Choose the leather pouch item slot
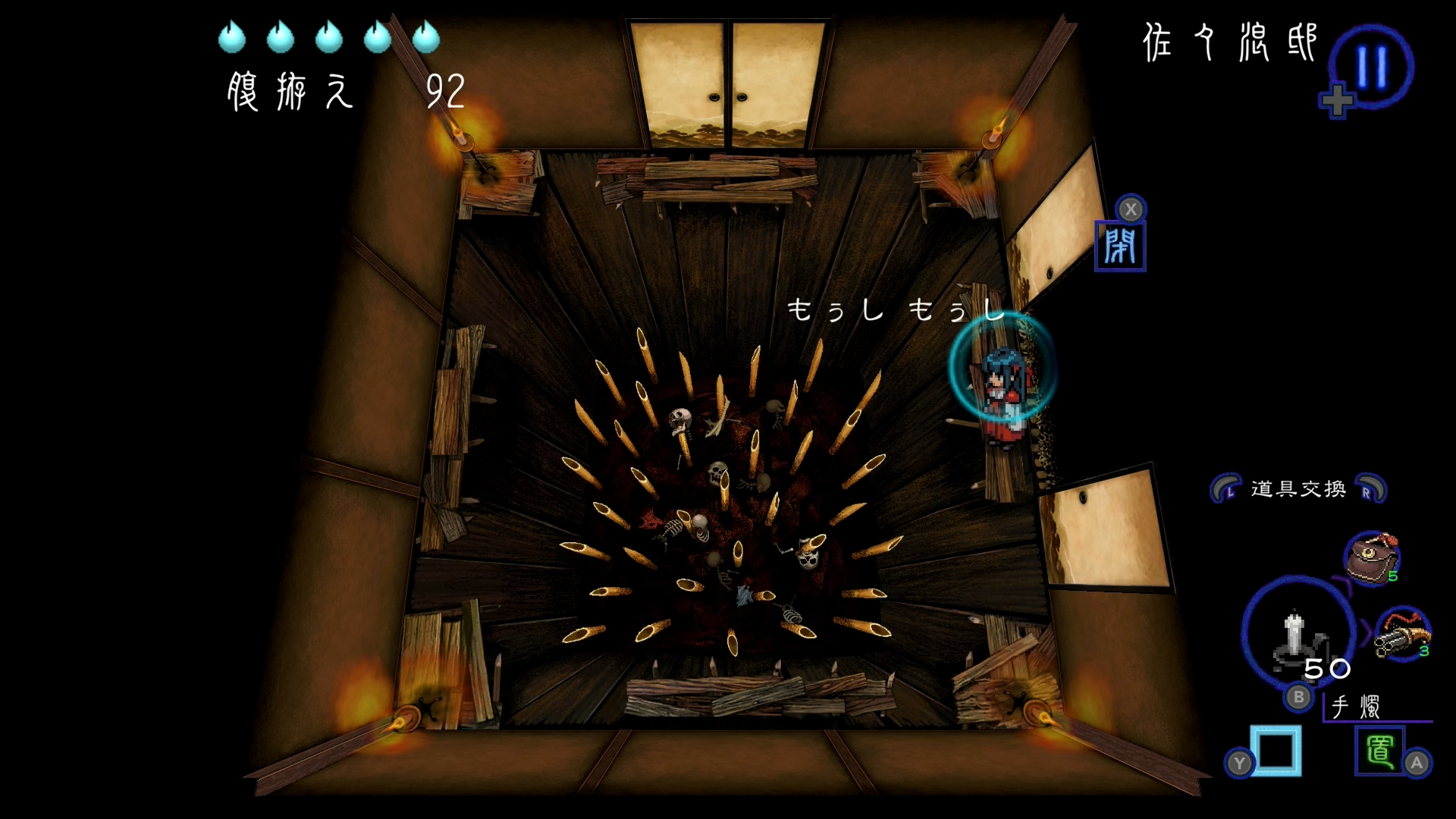 pos(1371,558)
